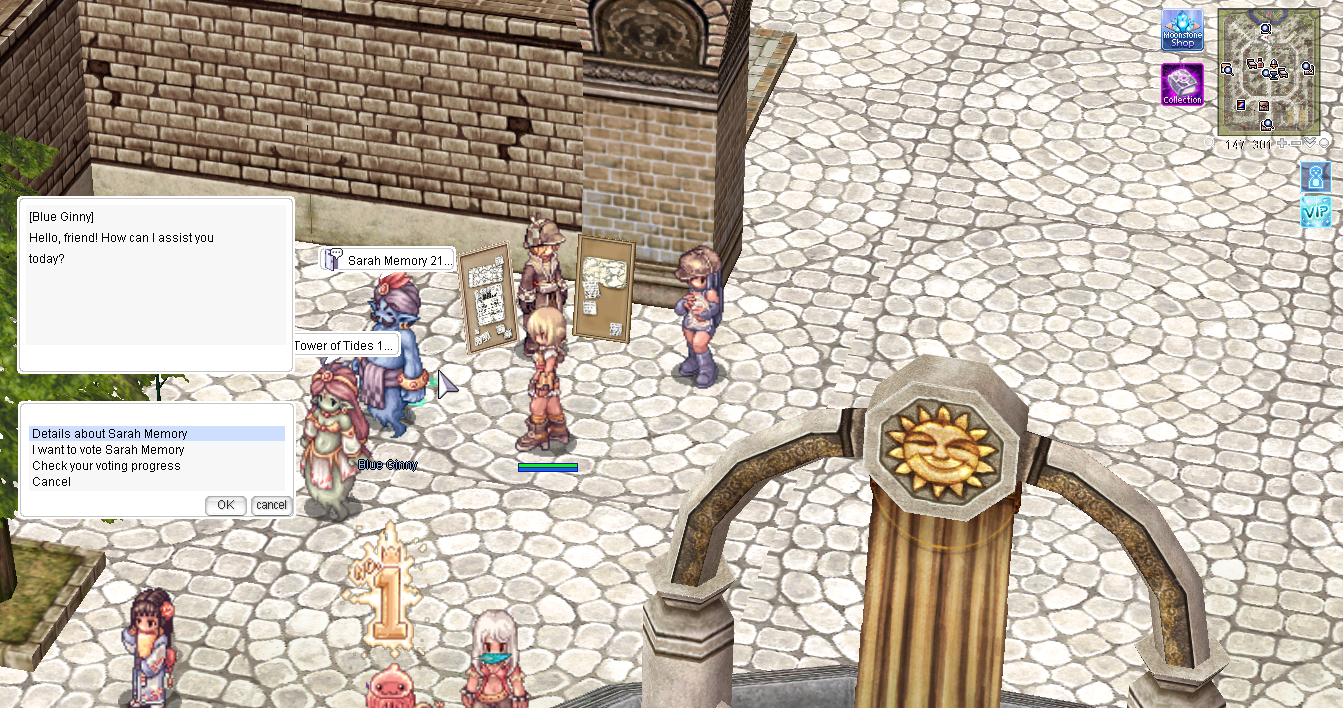The width and height of the screenshot is (1343, 708).
Task: Pick "Check your voting progress" option
Action: click(106, 466)
